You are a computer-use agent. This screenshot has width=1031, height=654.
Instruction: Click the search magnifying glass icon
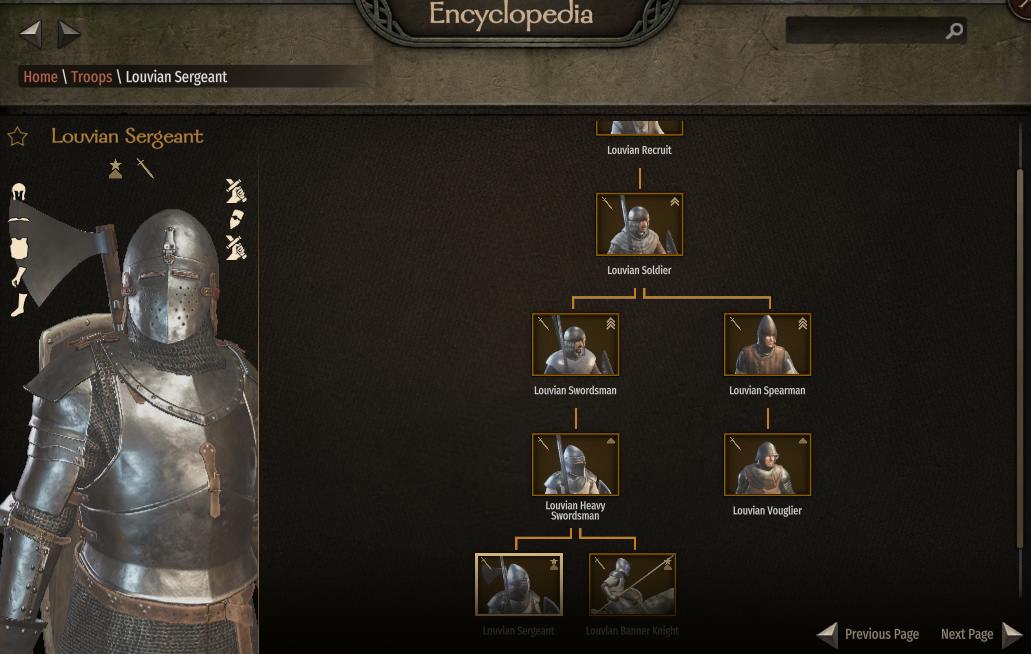click(954, 31)
